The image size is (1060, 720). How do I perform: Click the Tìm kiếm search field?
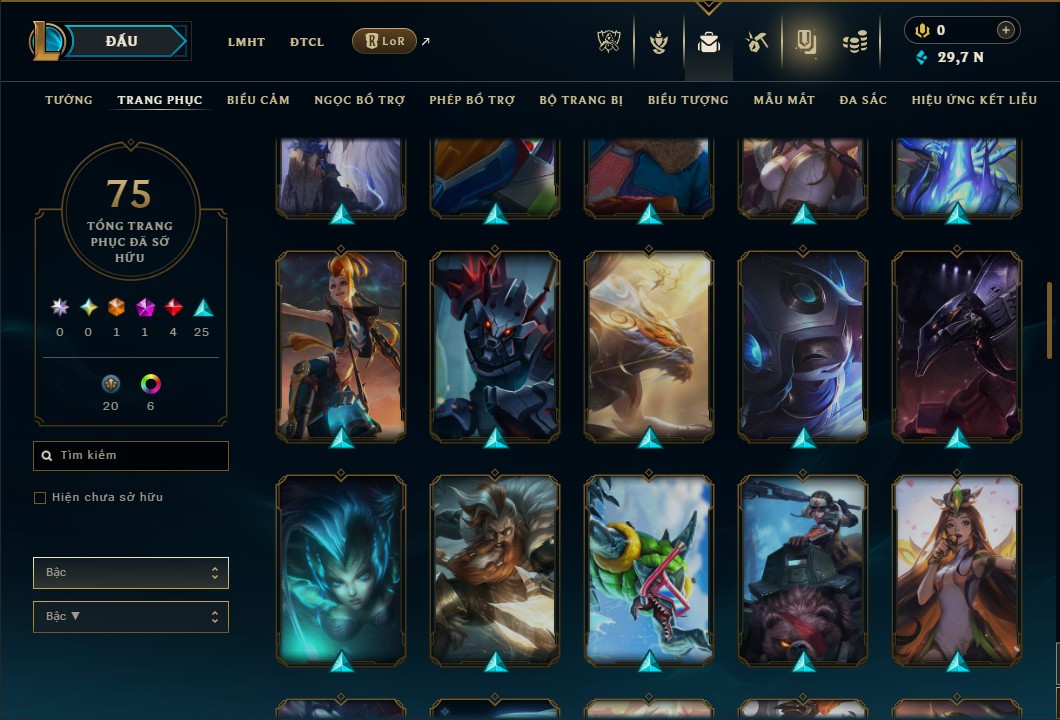(x=131, y=456)
